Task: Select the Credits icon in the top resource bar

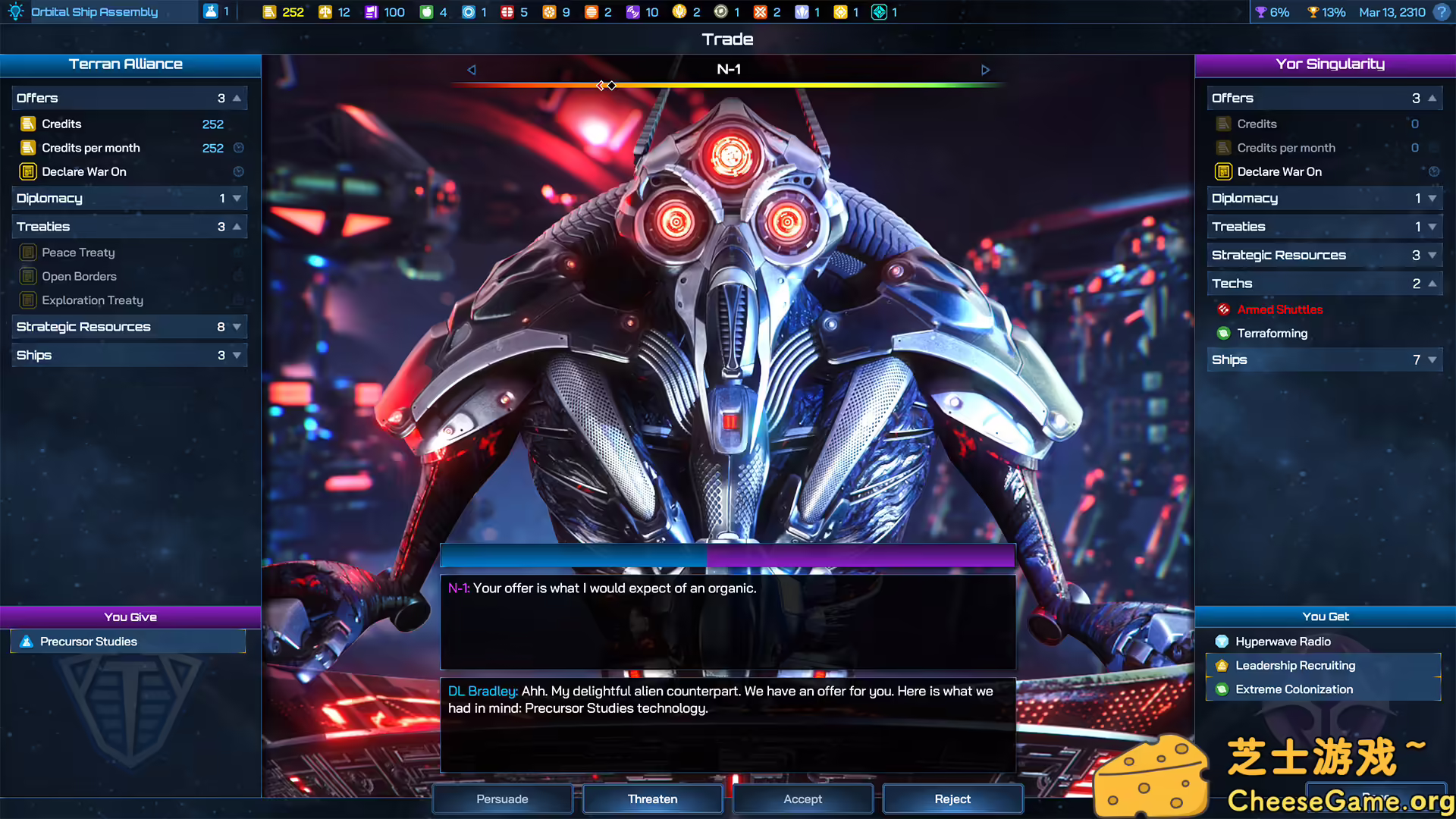Action: (x=271, y=12)
